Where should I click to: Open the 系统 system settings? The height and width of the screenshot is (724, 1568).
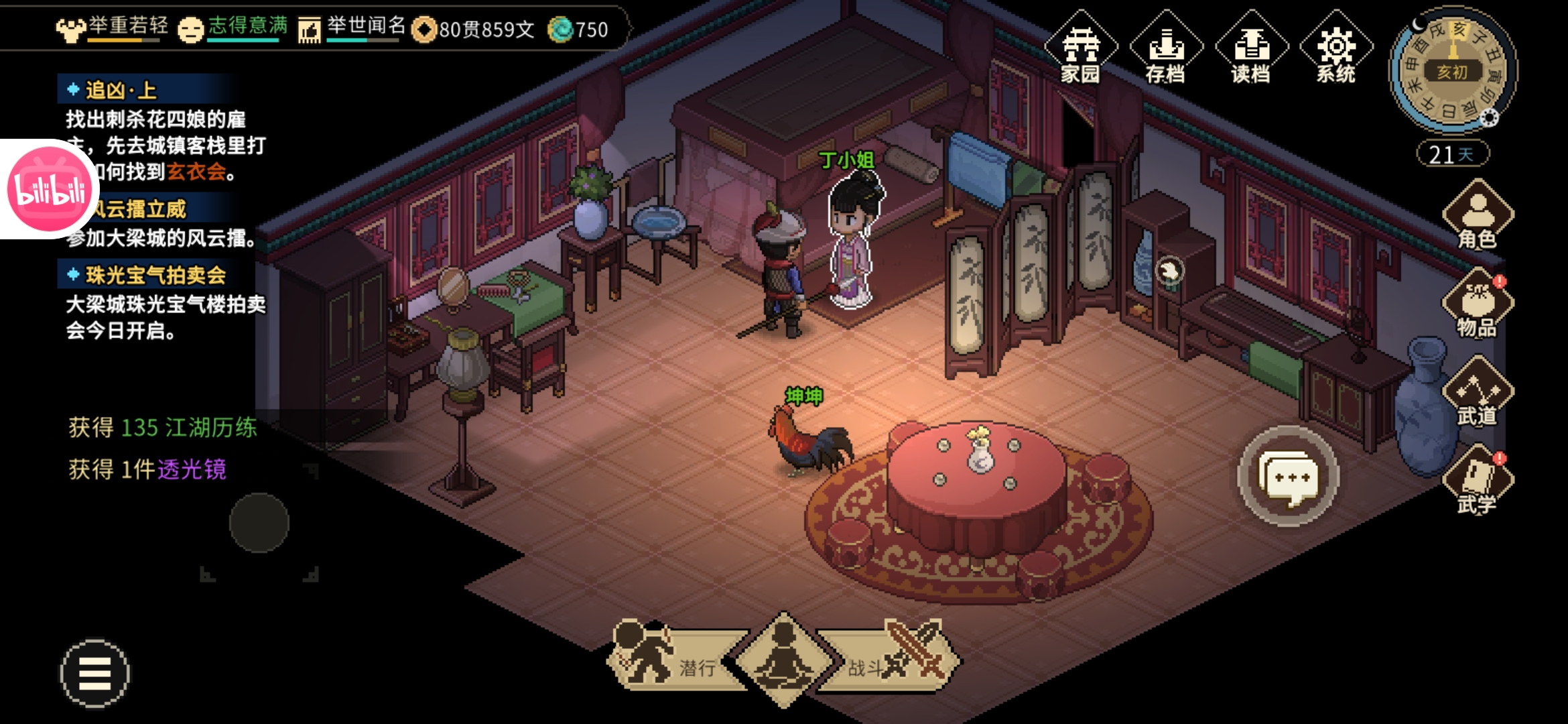1336,48
